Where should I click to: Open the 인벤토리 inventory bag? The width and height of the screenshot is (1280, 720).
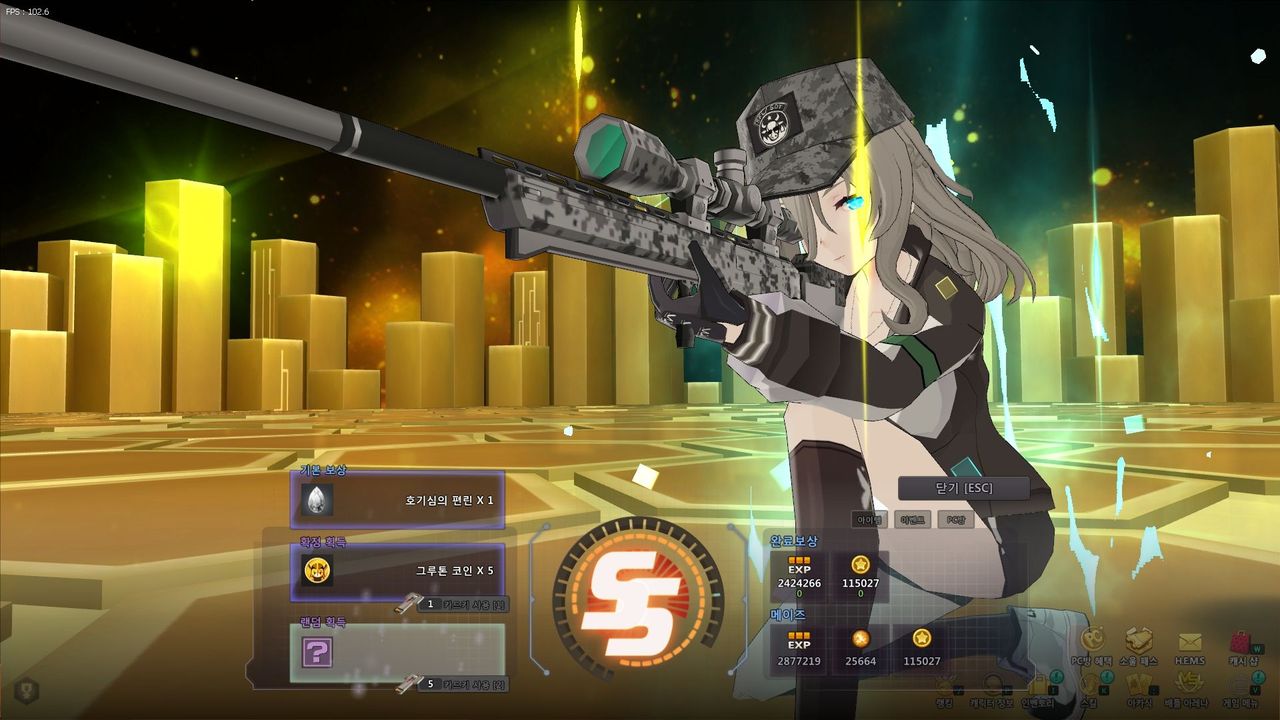tap(1038, 686)
